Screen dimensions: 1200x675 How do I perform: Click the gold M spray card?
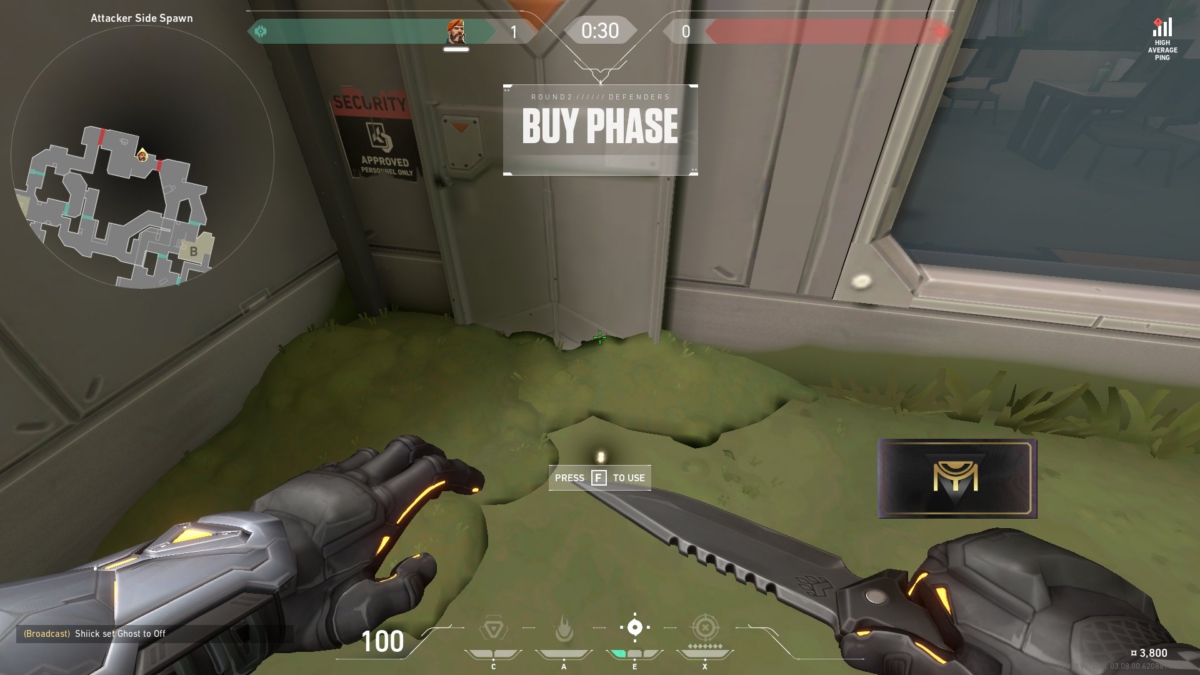(x=957, y=479)
